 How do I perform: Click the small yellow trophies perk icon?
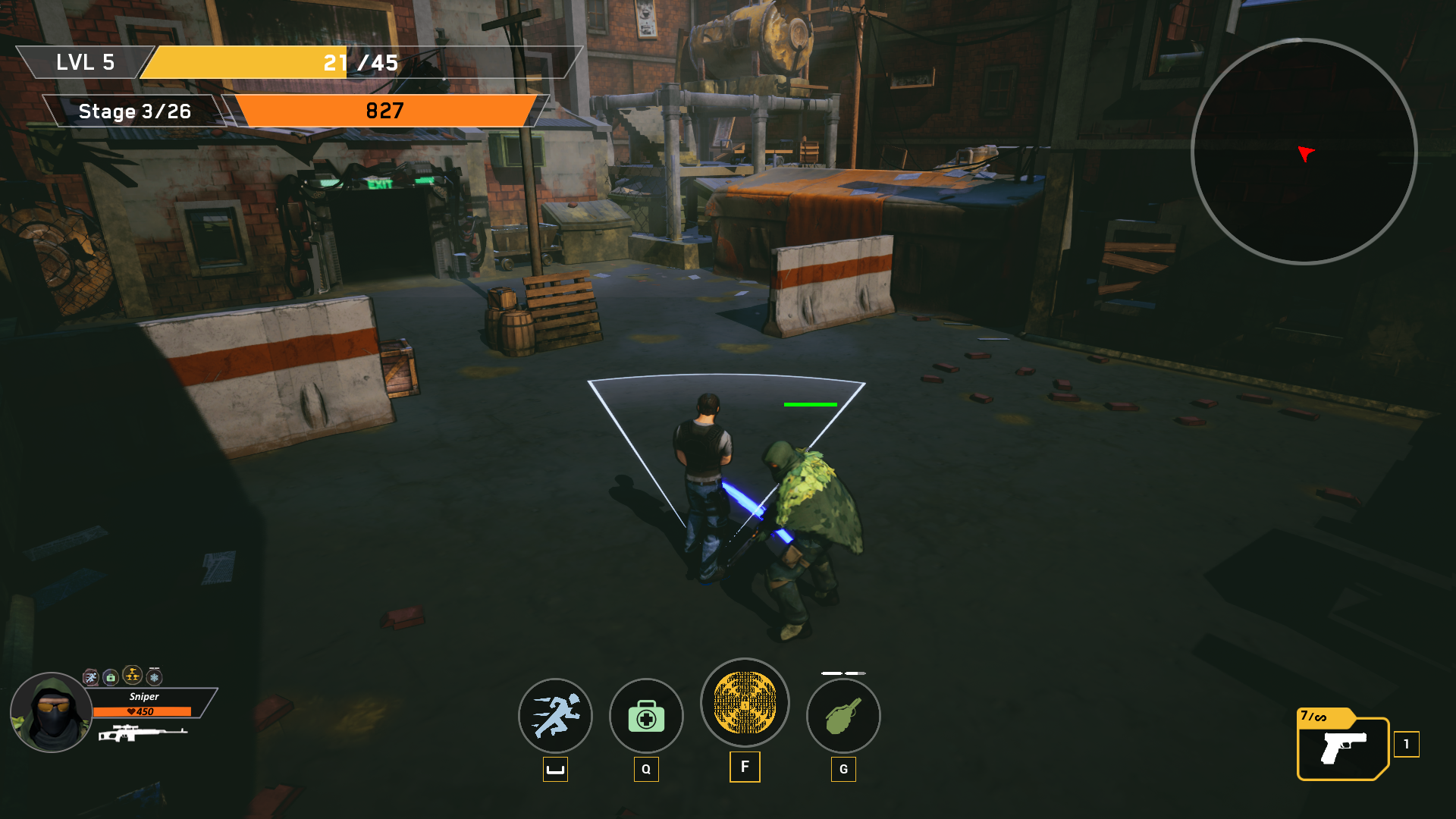click(133, 675)
